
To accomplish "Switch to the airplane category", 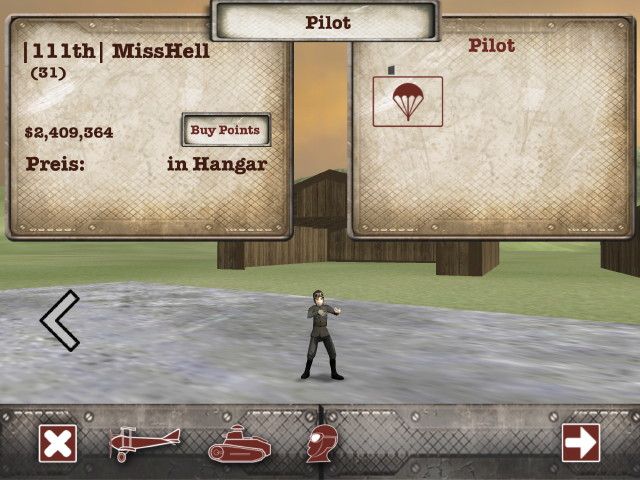I will pos(144,443).
